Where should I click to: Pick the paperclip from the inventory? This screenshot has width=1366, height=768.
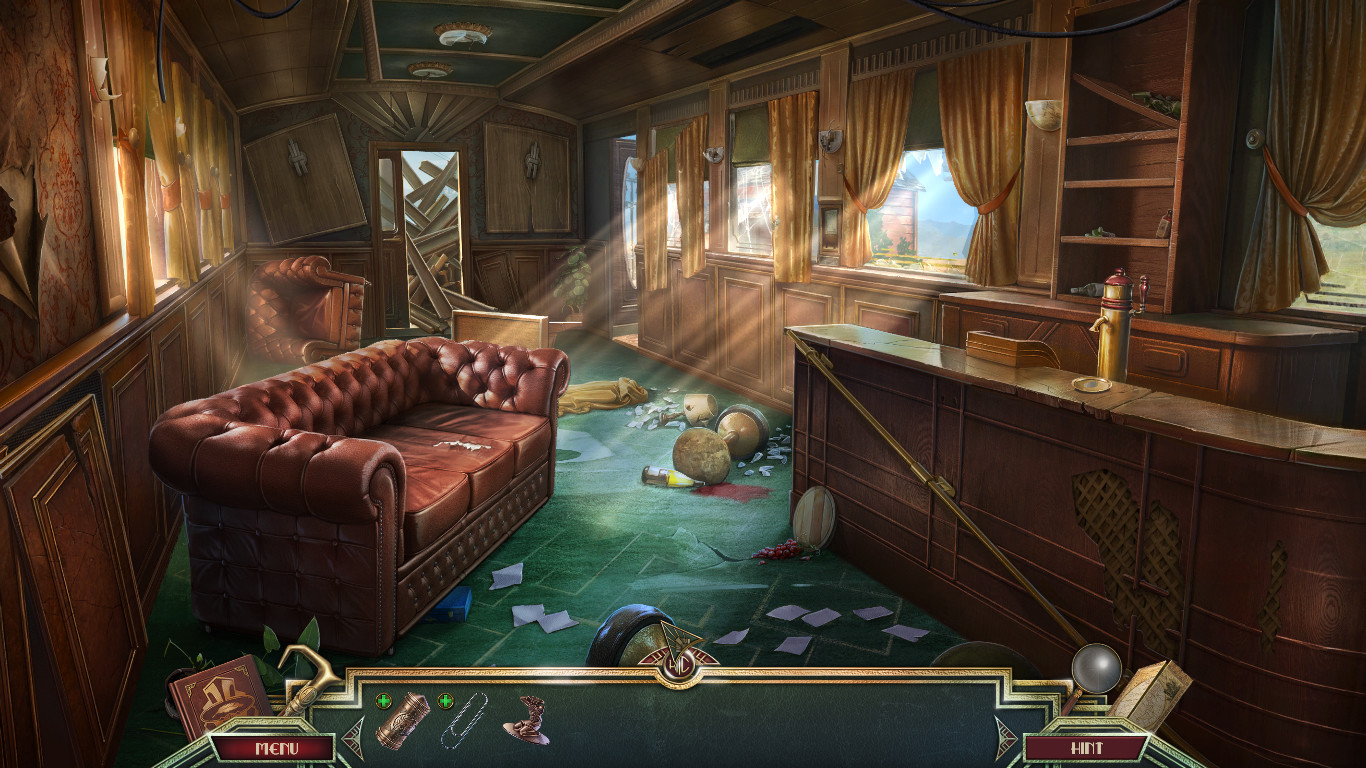464,719
